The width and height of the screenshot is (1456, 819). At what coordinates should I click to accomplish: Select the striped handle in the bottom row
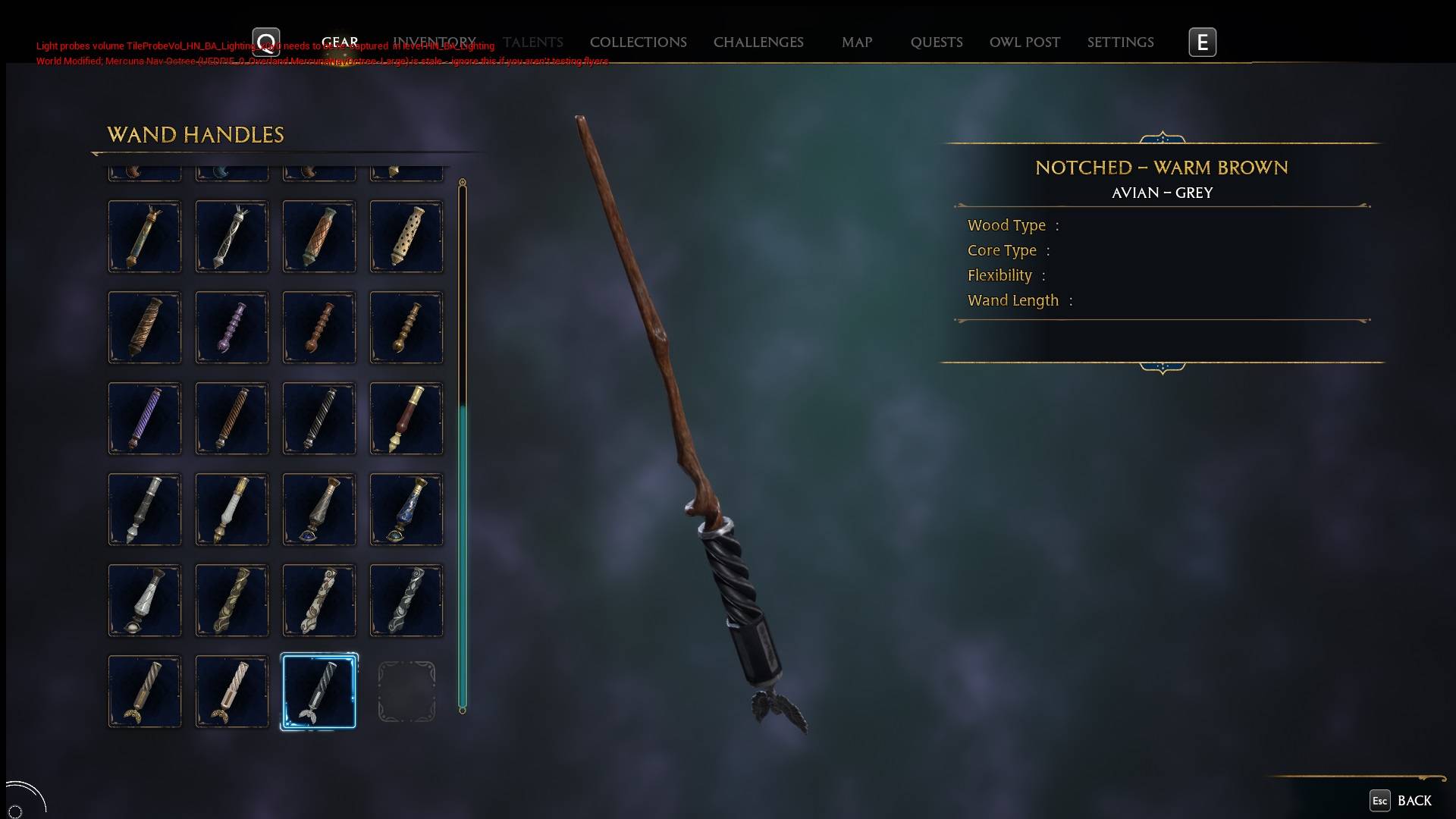(144, 692)
